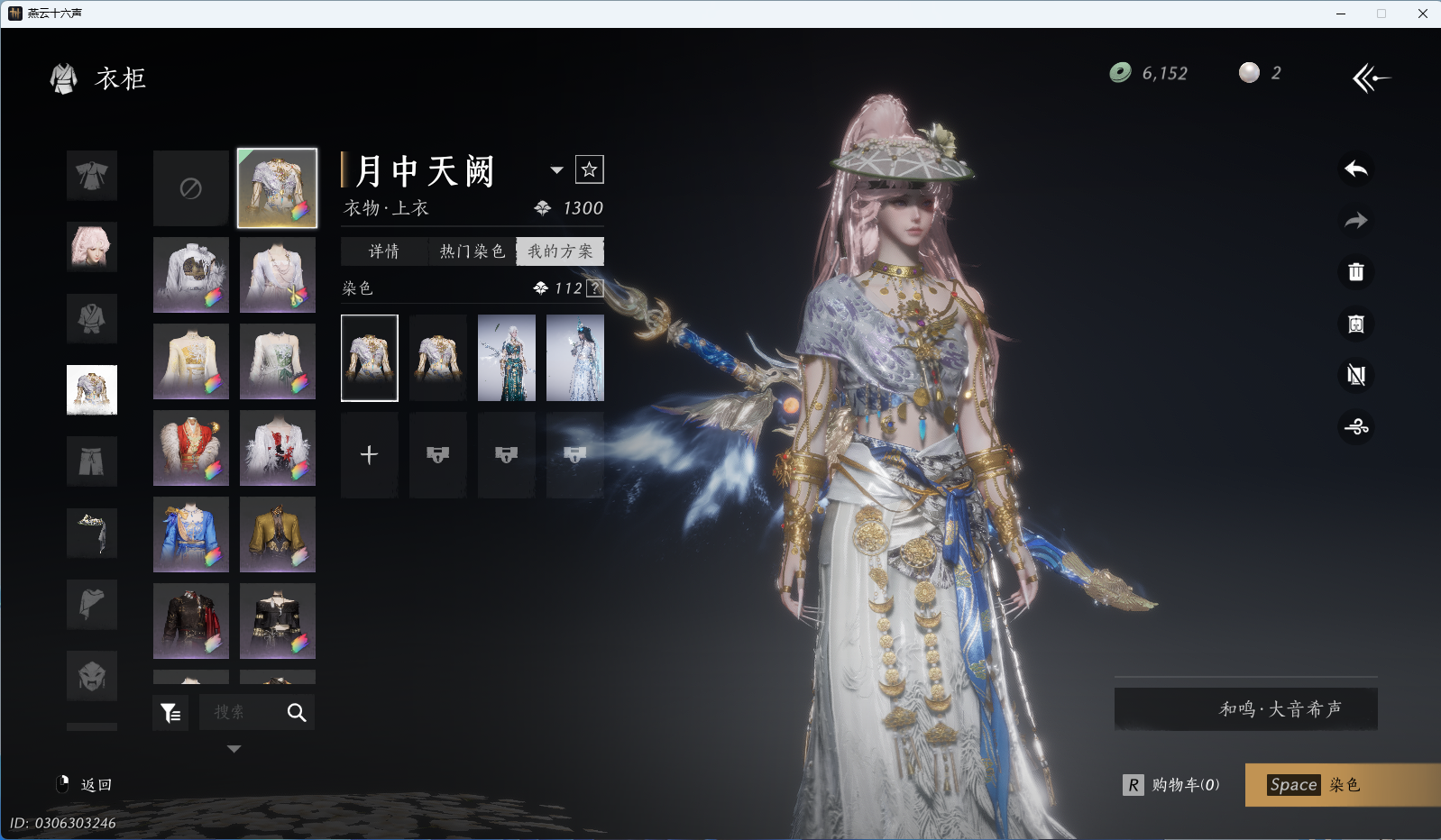Select the red feathered top thumbnail
The height and width of the screenshot is (840, 1441).
190,448
